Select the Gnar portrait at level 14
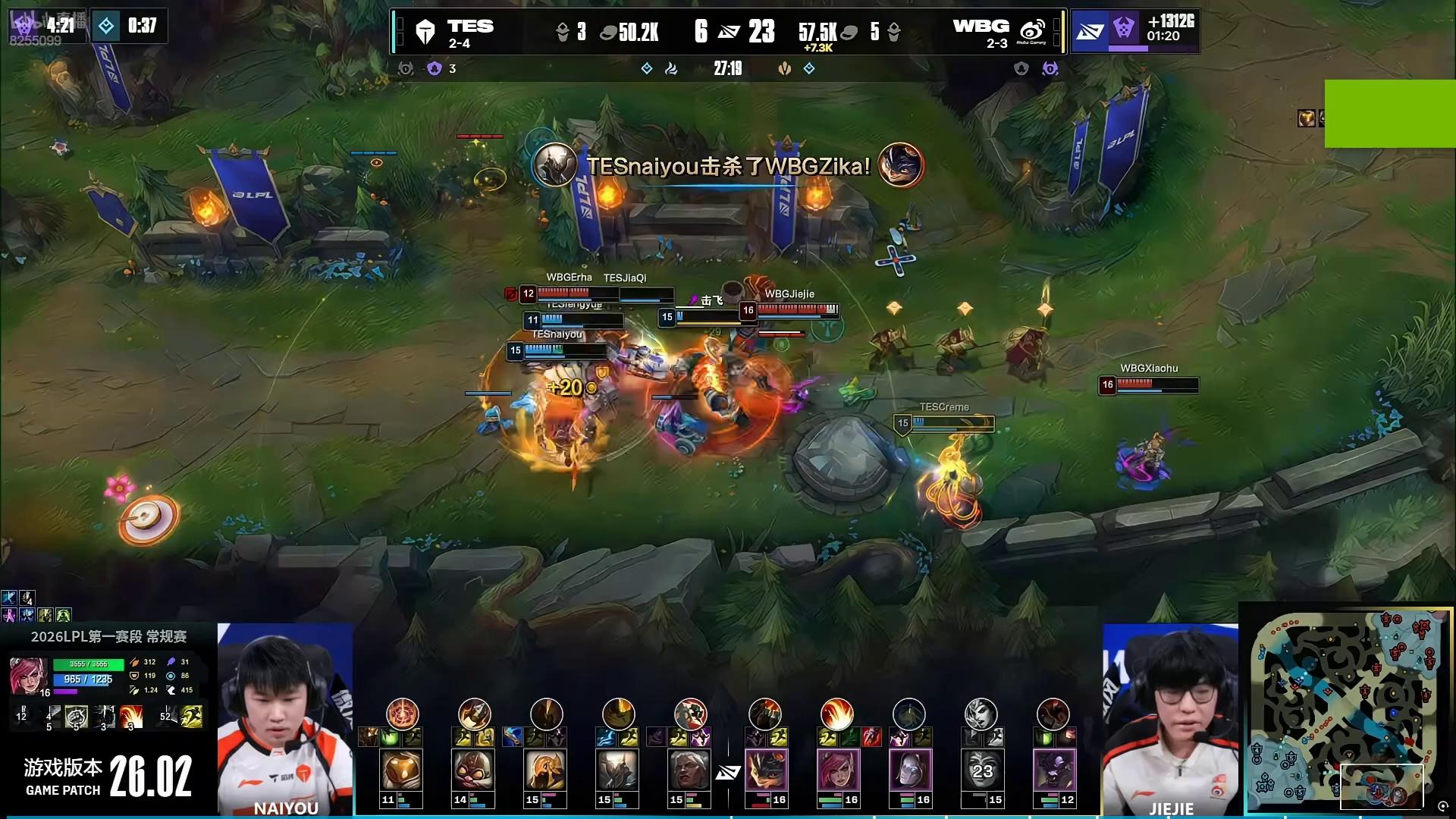Image resolution: width=1456 pixels, height=819 pixels. 473,770
